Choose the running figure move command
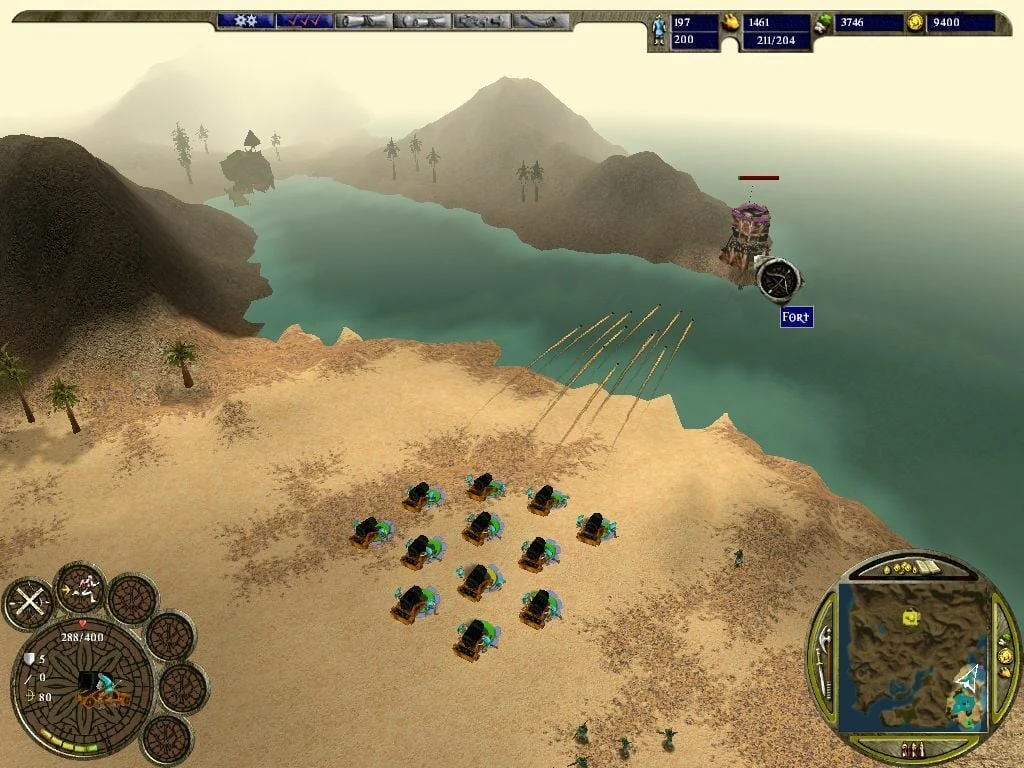The image size is (1024, 768). pyautogui.click(x=81, y=587)
